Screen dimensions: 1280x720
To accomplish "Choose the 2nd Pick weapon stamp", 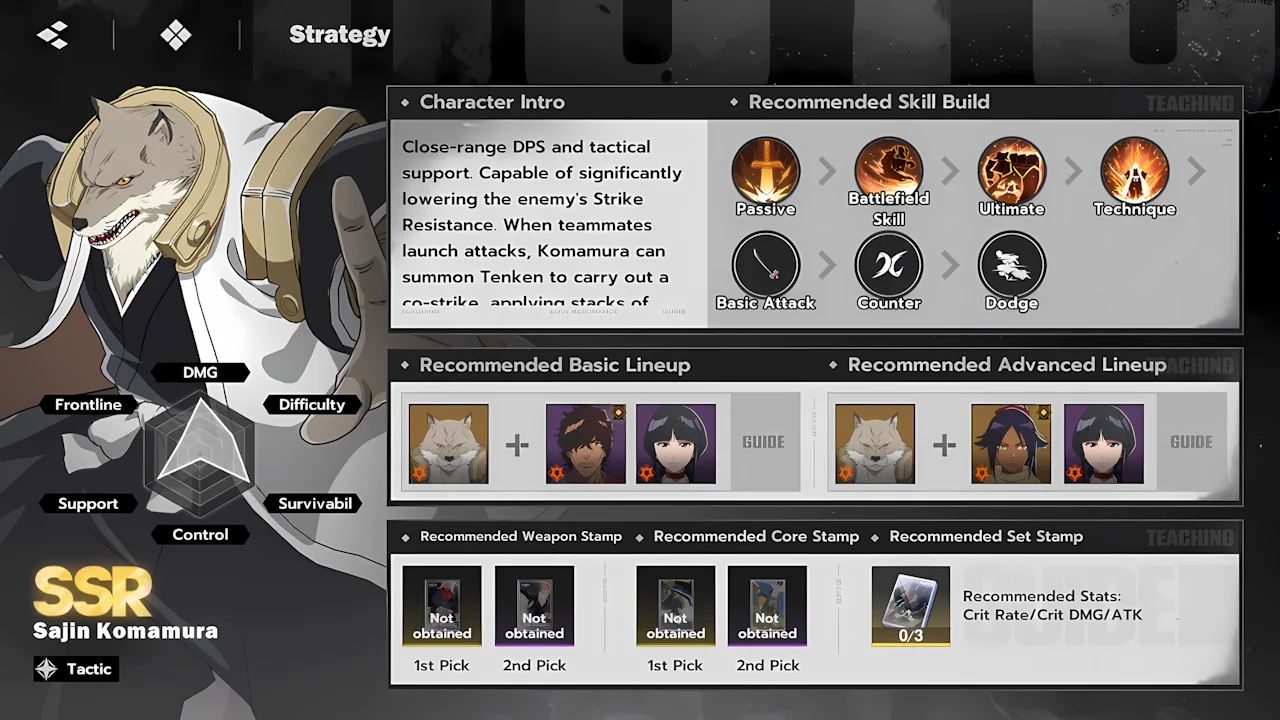I will [534, 606].
